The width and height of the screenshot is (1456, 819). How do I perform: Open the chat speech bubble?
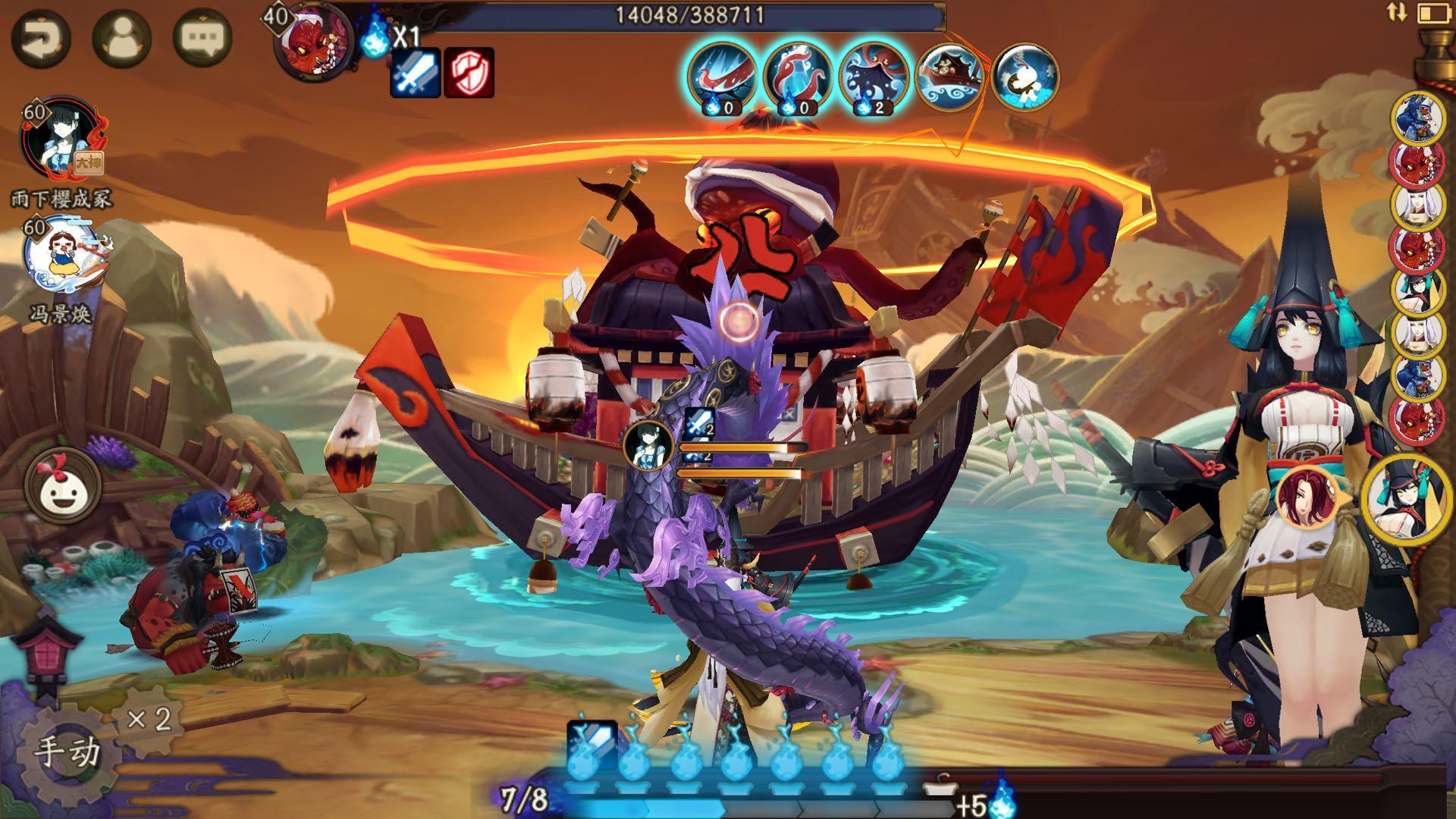pyautogui.click(x=202, y=36)
